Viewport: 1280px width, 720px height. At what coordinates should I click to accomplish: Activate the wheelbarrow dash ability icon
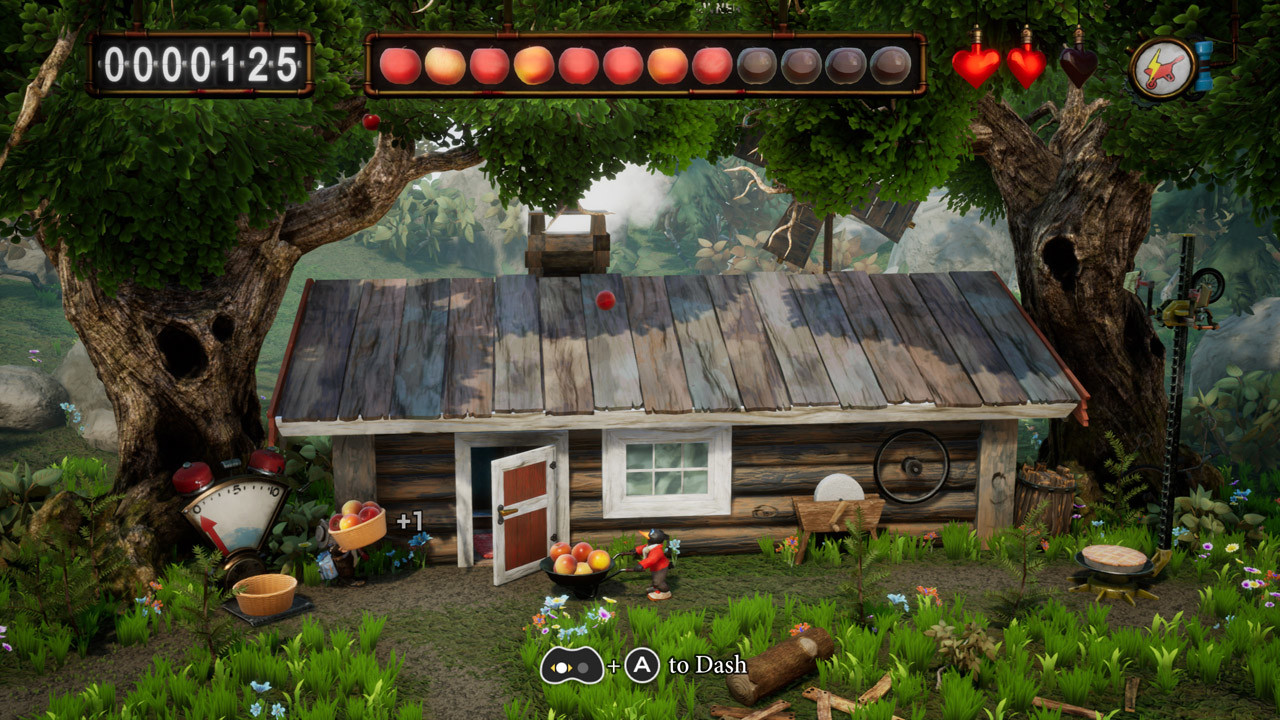pyautogui.click(x=1163, y=68)
